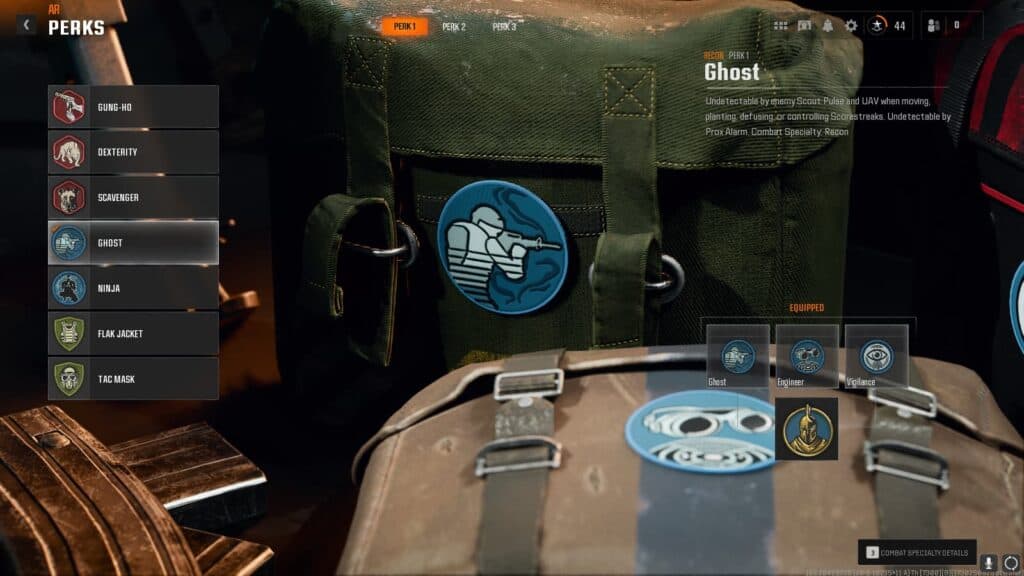Pick the Tac Mask perk
The width and height of the screenshot is (1024, 576).
(133, 379)
